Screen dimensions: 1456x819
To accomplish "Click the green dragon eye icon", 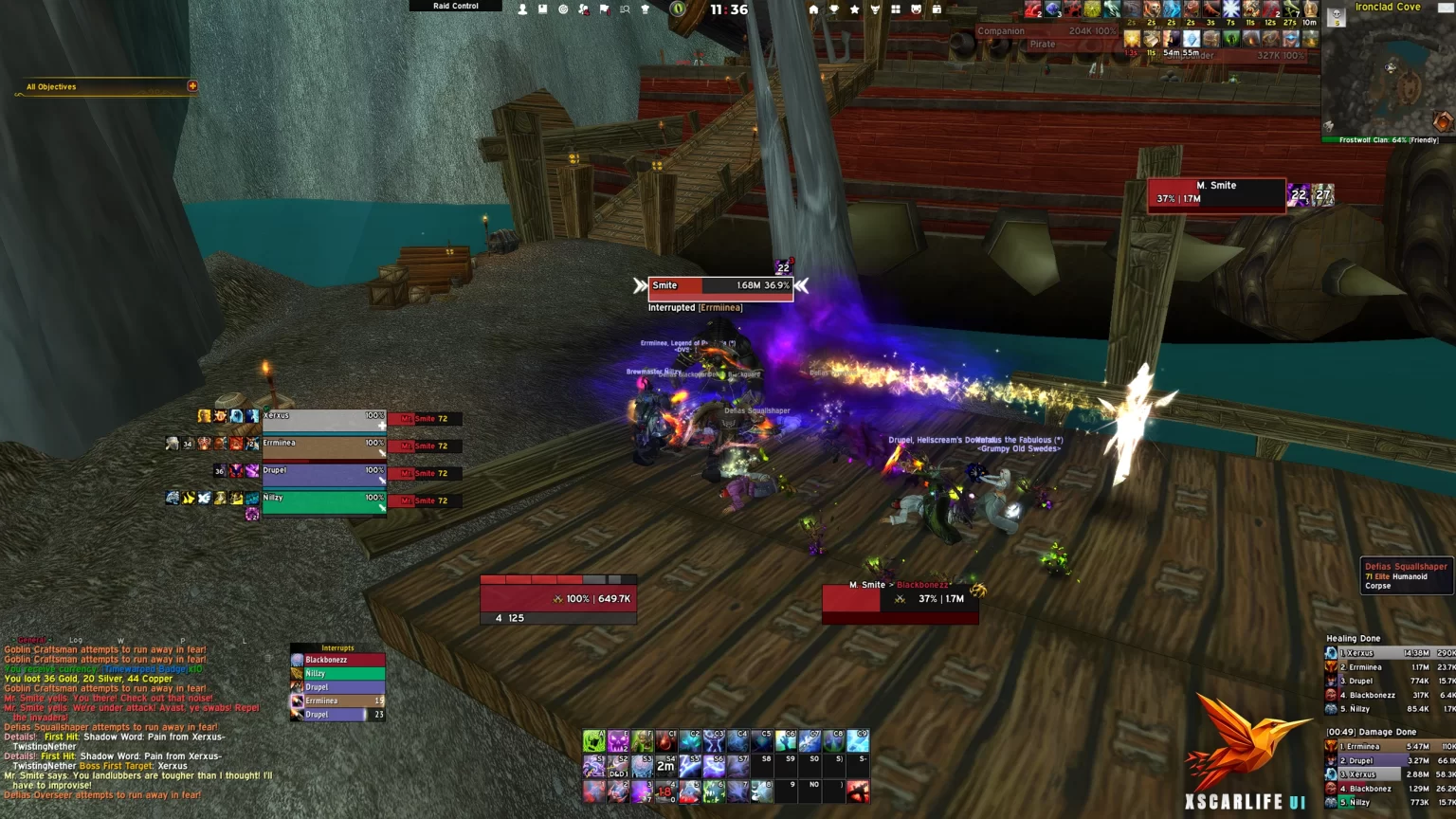I will (x=678, y=9).
